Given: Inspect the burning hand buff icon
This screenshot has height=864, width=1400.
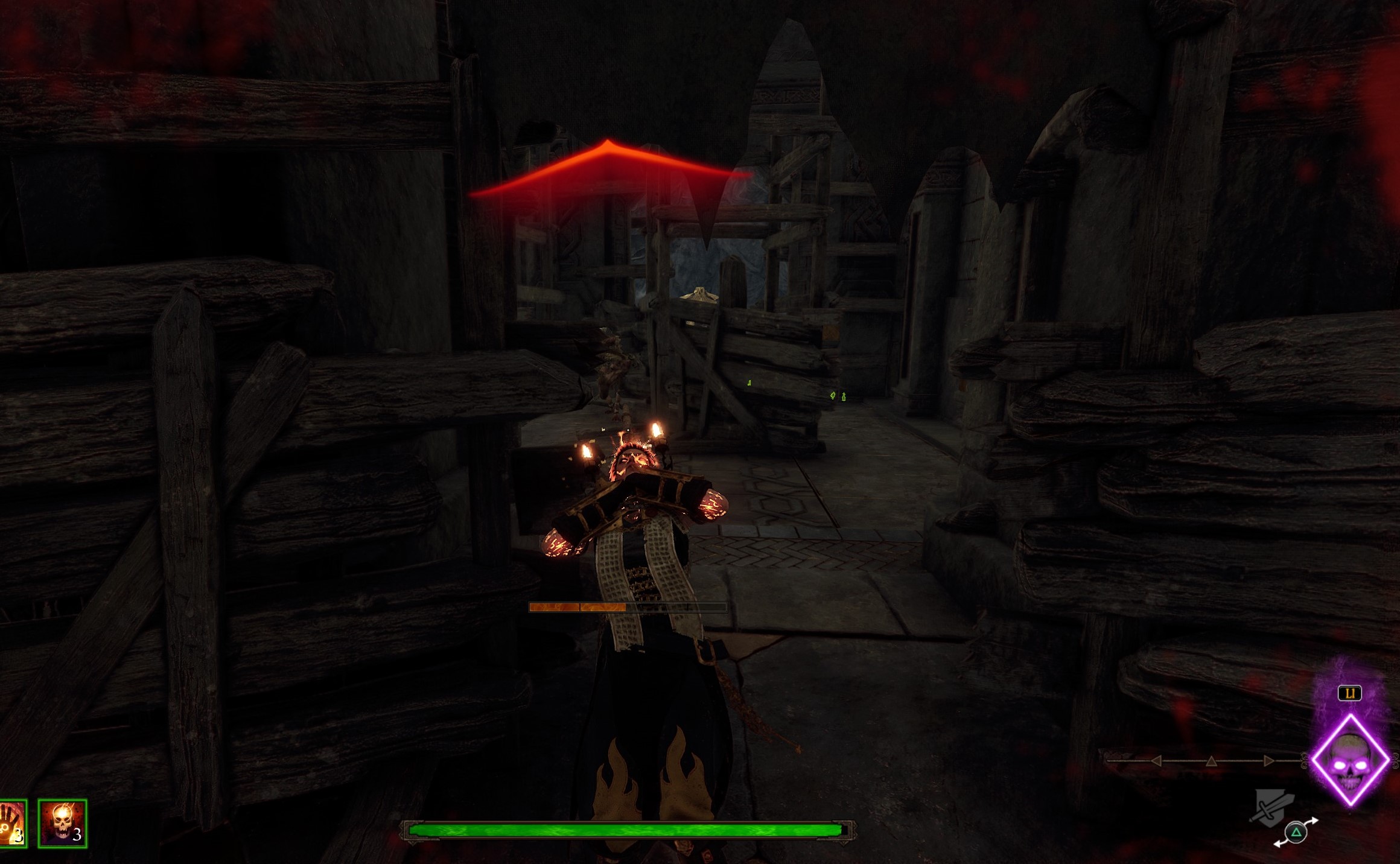Looking at the screenshot, I should pyautogui.click(x=12, y=823).
